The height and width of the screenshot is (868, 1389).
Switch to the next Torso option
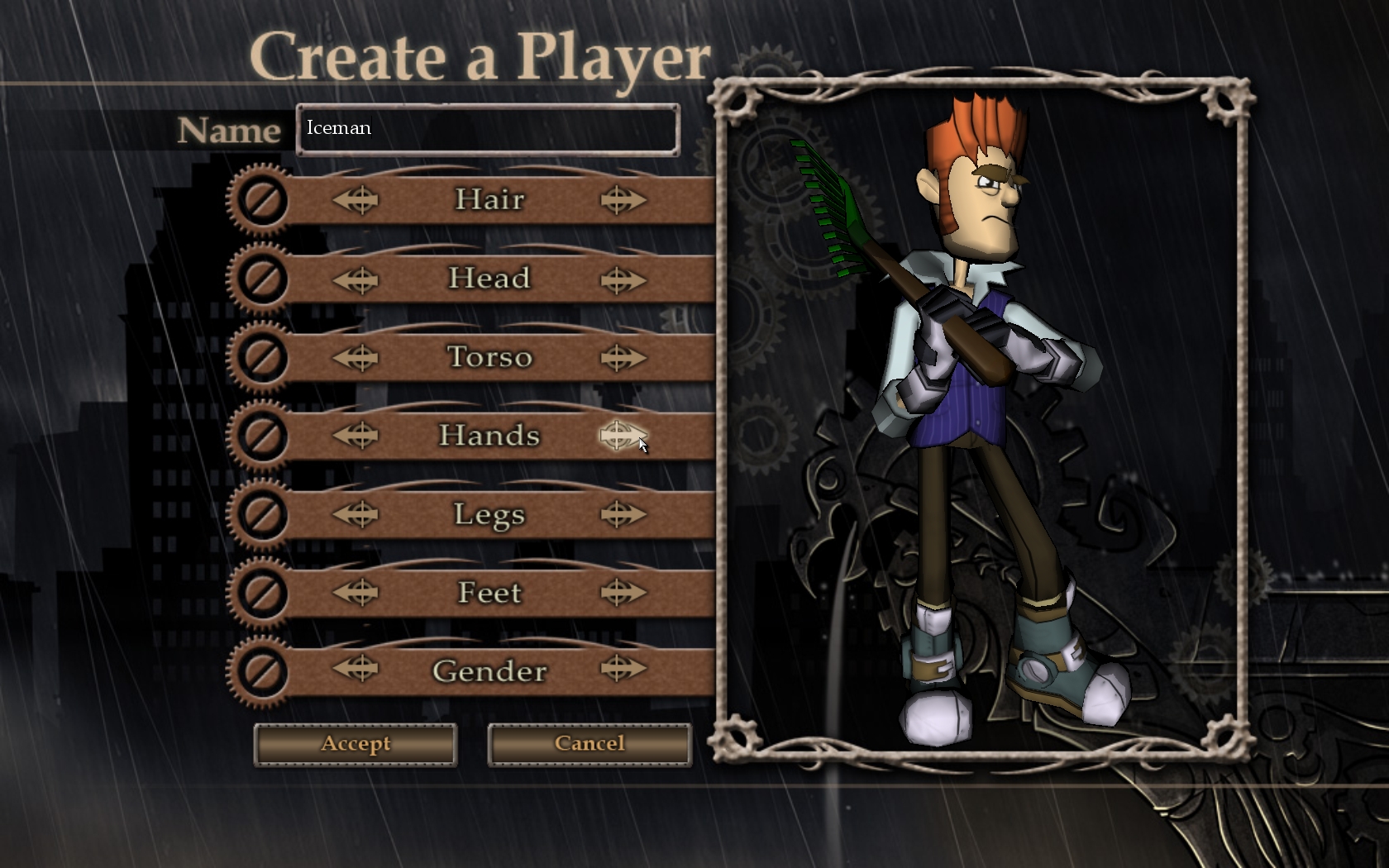(622, 358)
